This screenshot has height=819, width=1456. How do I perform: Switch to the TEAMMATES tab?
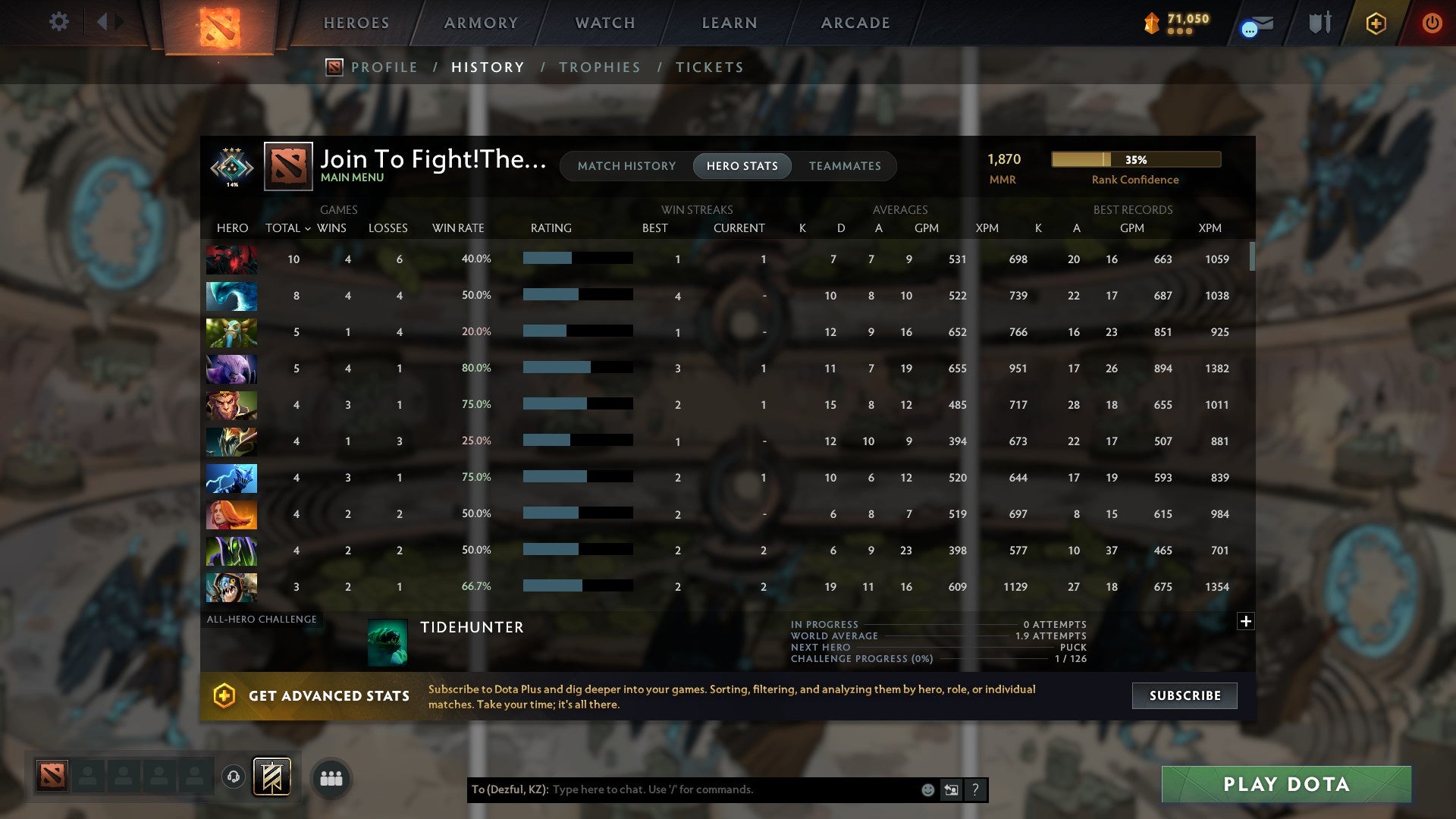845,165
